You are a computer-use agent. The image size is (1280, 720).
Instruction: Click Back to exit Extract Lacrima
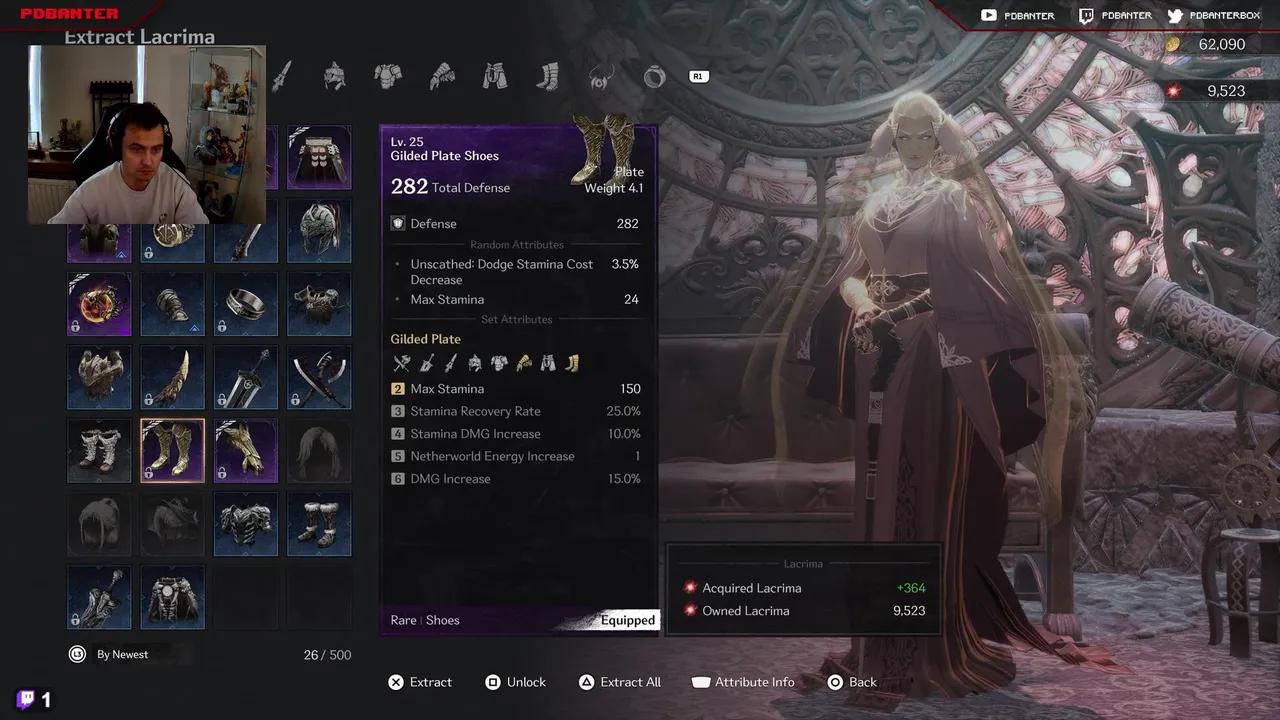pyautogui.click(x=852, y=681)
